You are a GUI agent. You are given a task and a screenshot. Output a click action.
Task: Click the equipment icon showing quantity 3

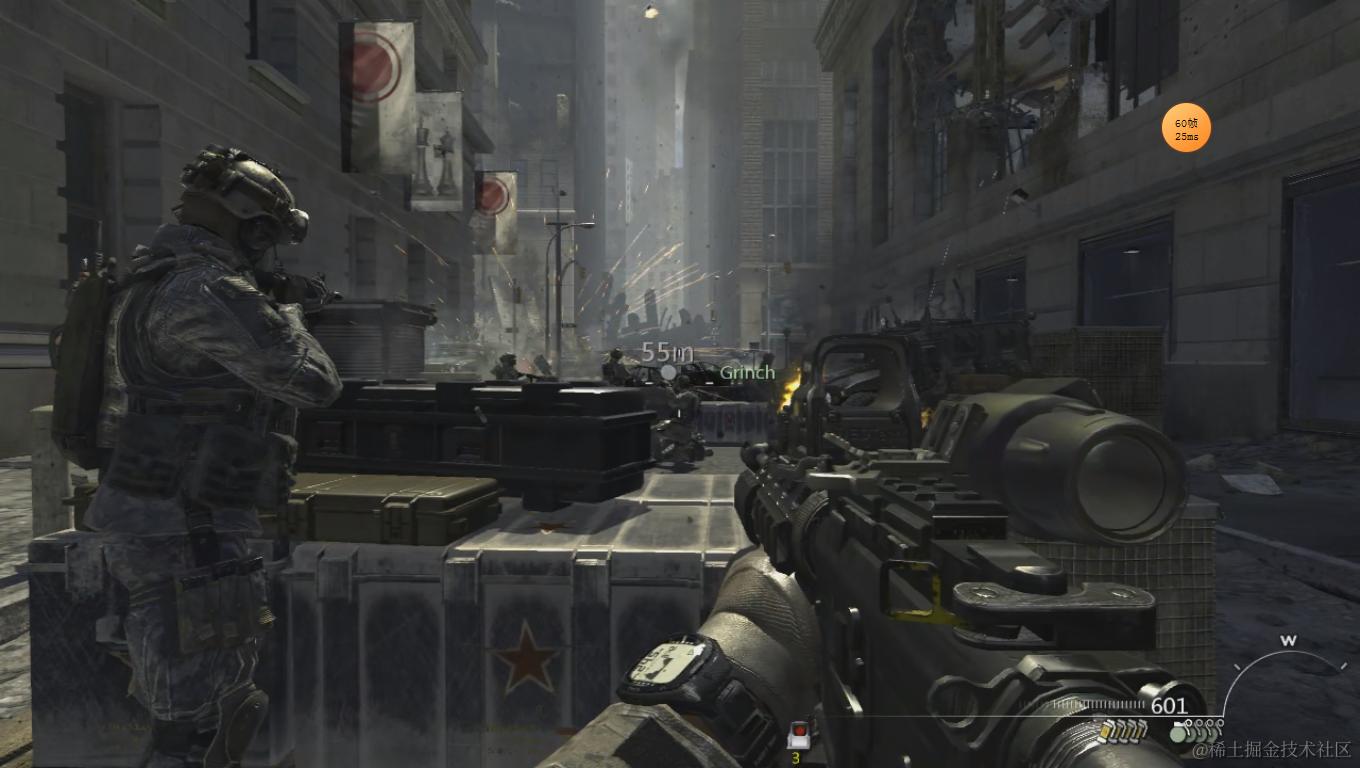(x=800, y=734)
